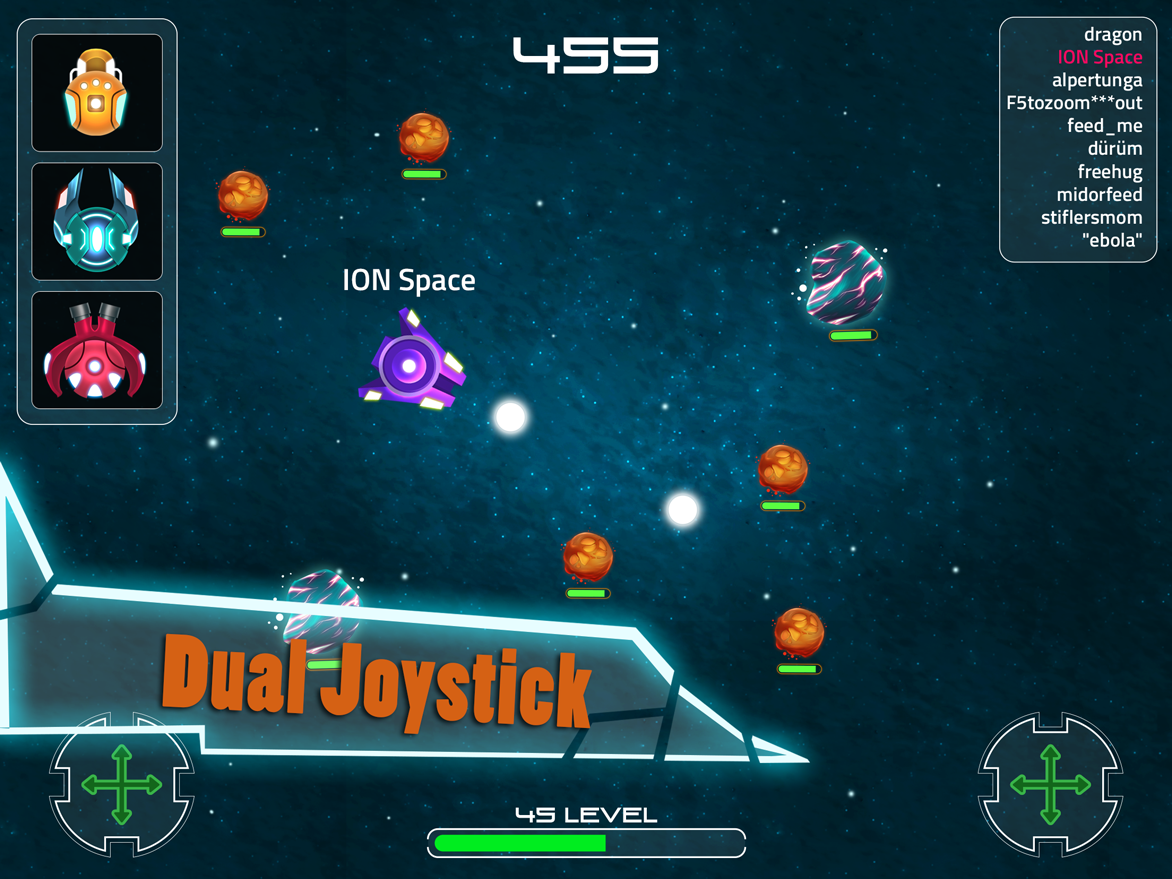Click ION Space leaderboard entry
The image size is (1172, 879).
pos(1099,58)
